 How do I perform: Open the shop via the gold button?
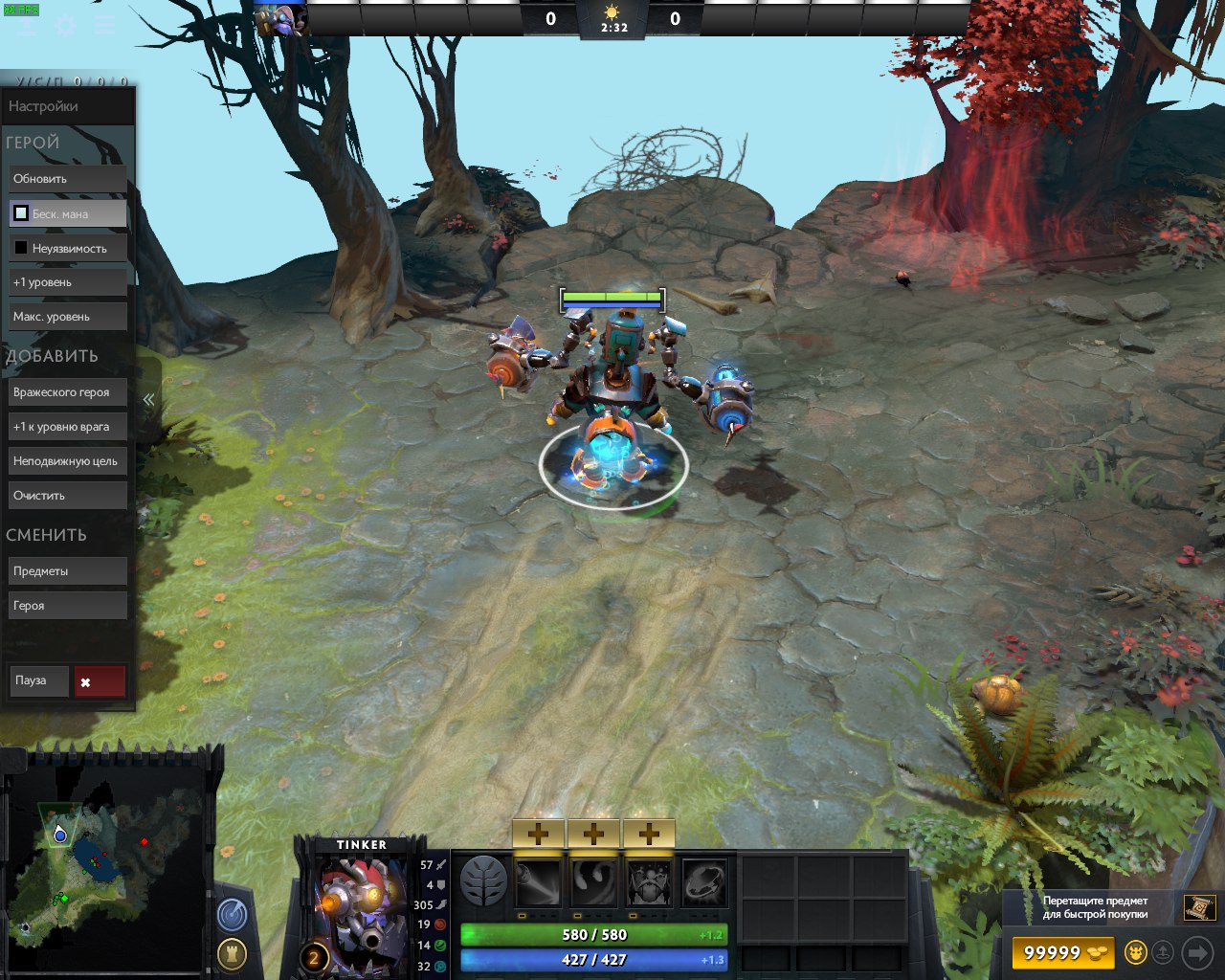[1062, 953]
